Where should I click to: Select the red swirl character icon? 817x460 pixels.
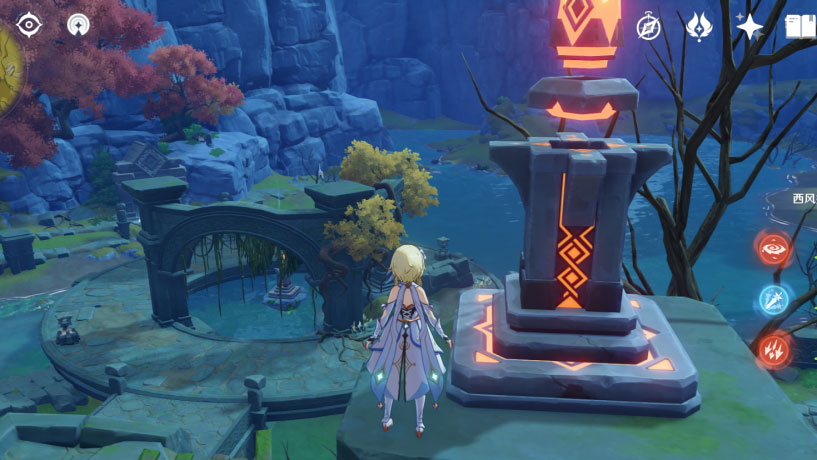[x=773, y=248]
